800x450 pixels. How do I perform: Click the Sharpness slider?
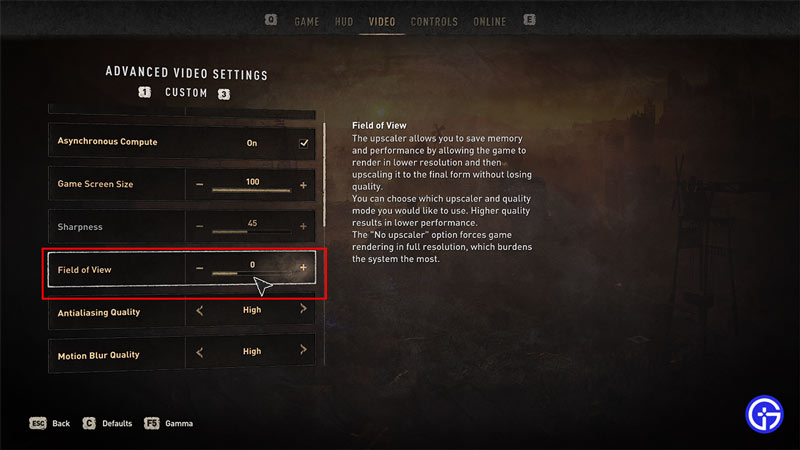(251, 231)
